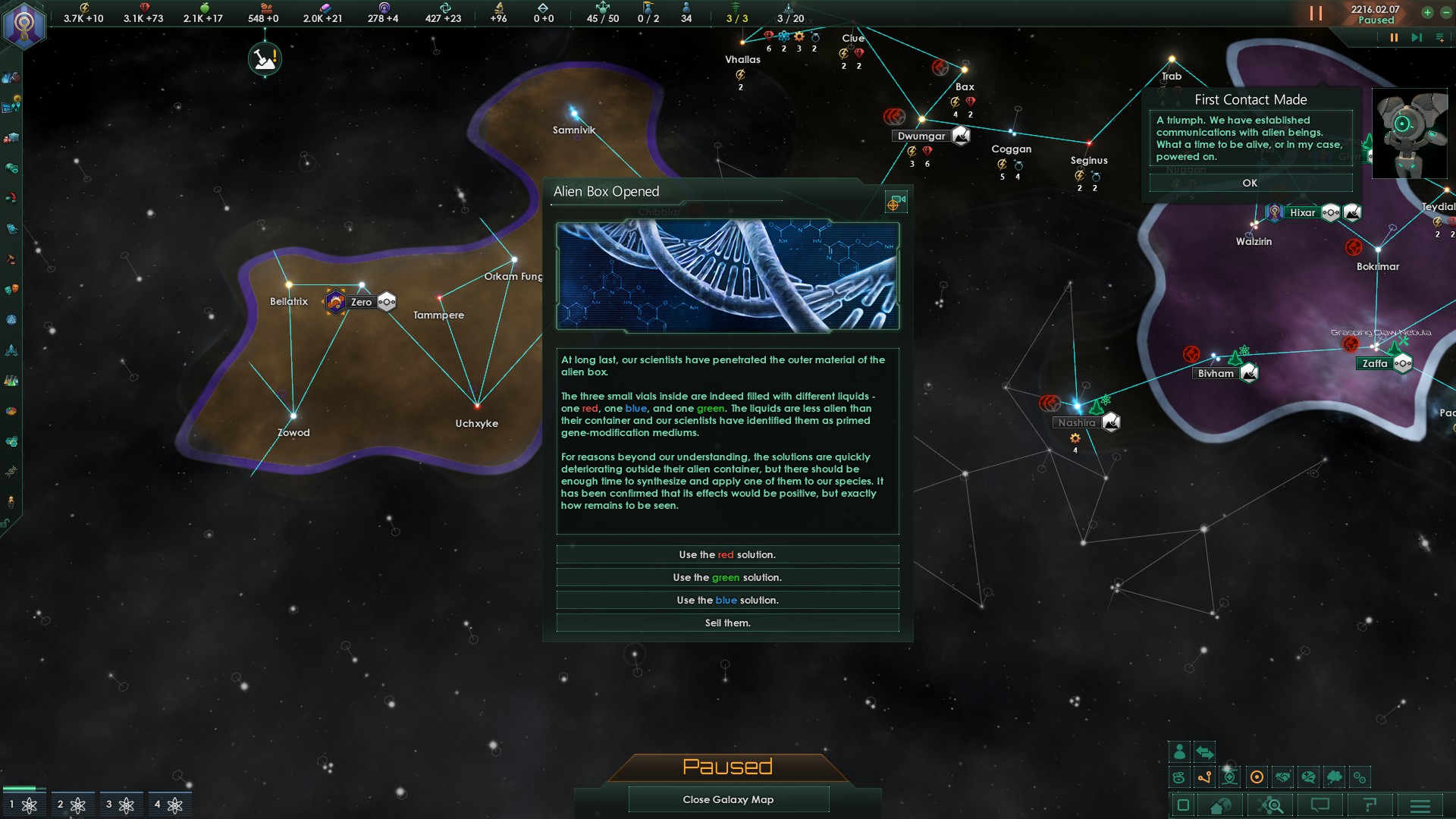Select fleet group tab 3 at bottom left
The height and width of the screenshot is (819, 1456).
tap(120, 804)
